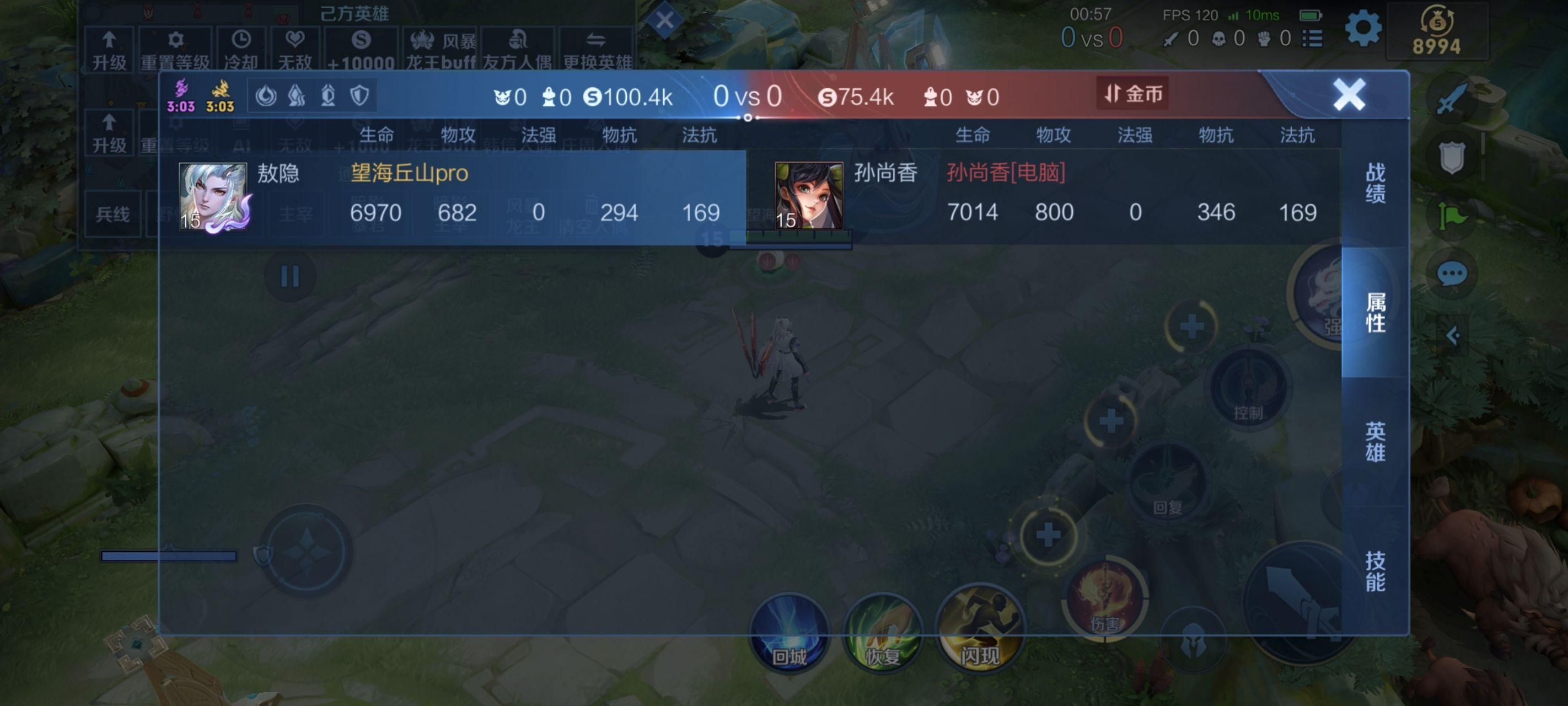The image size is (1568, 706).
Task: Activate the 冷却 cooldown reset icon
Action: pyautogui.click(x=241, y=47)
